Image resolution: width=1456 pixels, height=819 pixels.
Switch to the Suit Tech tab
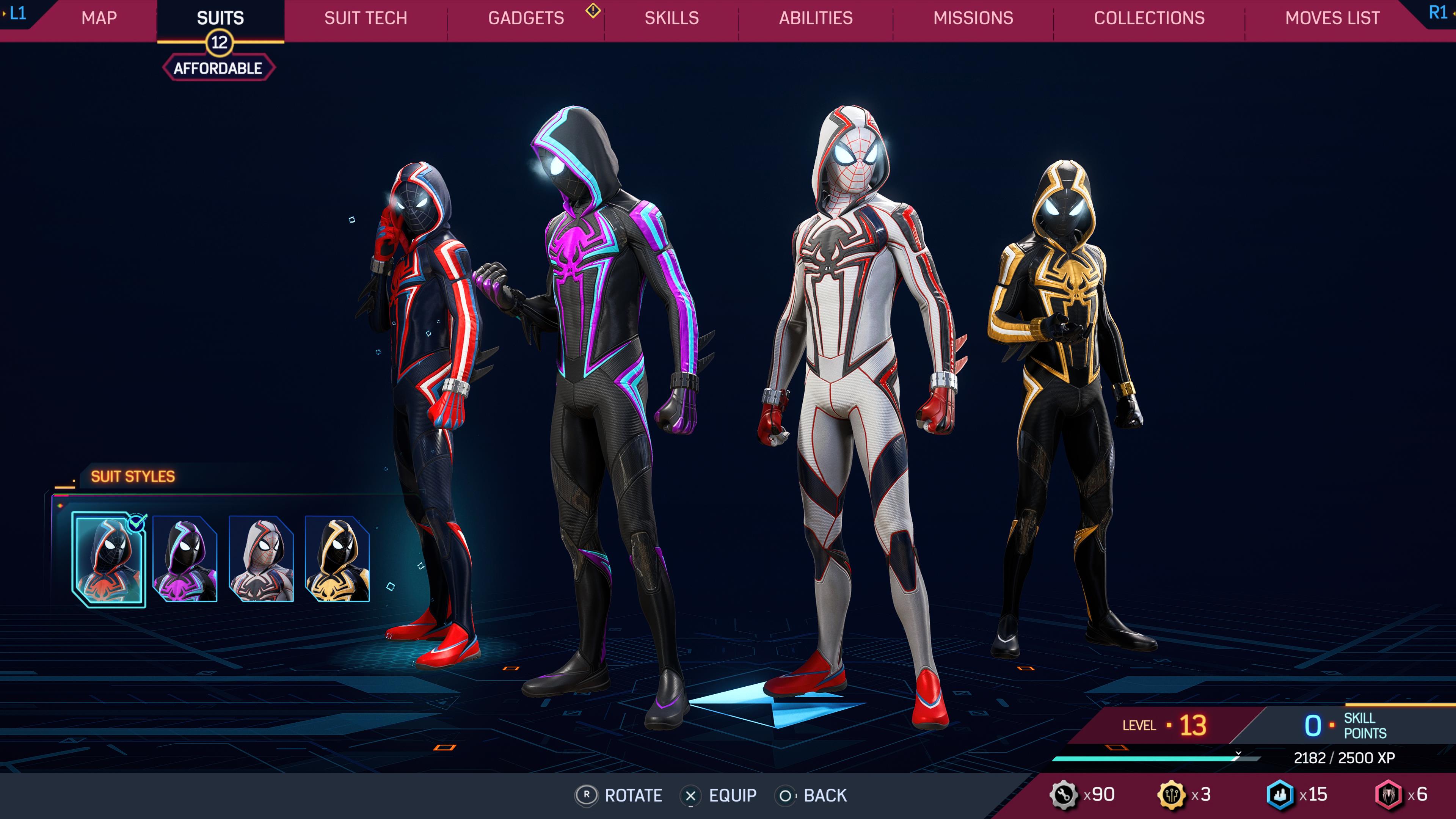click(365, 18)
